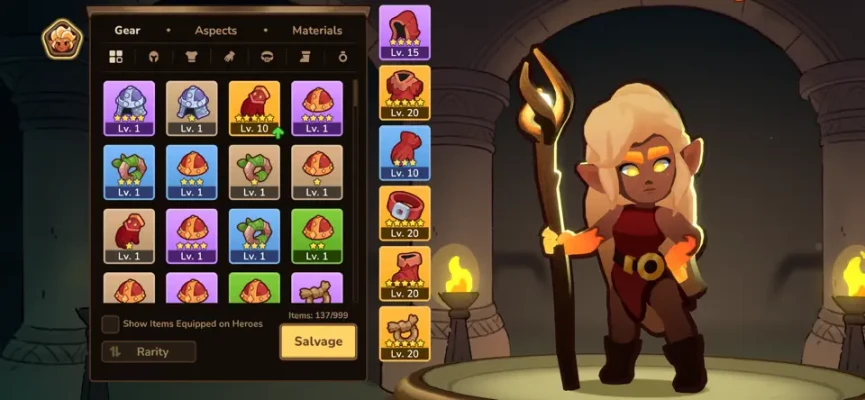Screen dimensions: 865x400
Task: Show all gear with the grid filter
Action: (x=116, y=57)
